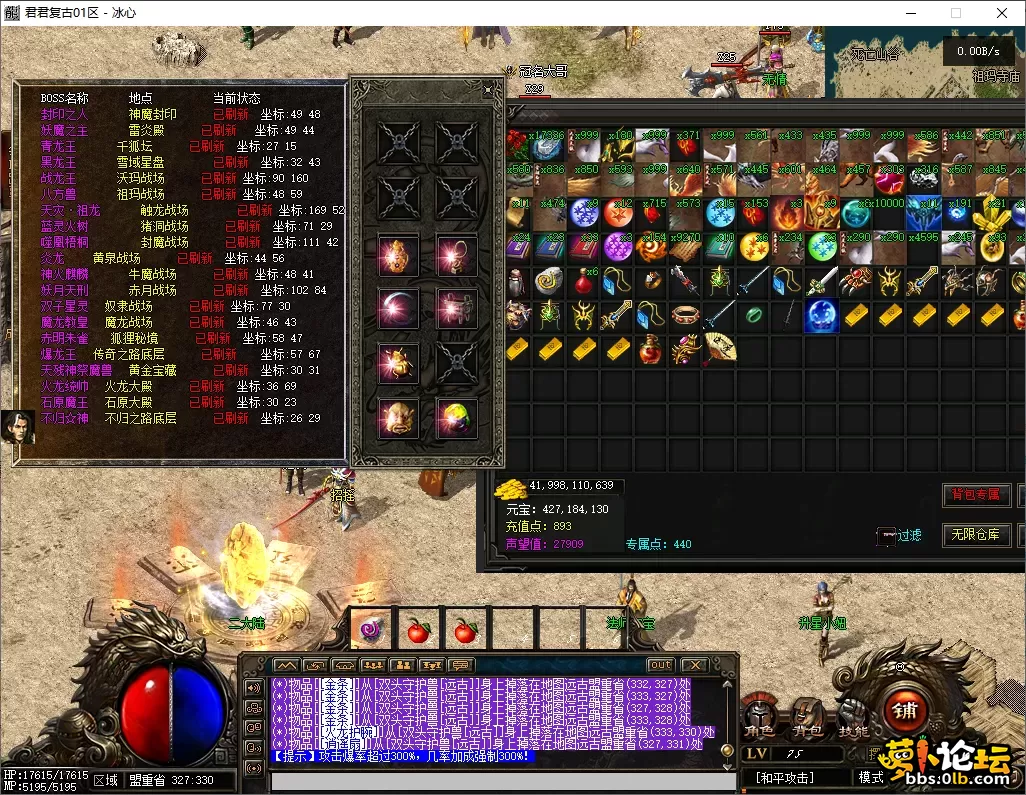Open the 背包专属 bag button
This screenshot has width=1026, height=795.
click(x=975, y=495)
